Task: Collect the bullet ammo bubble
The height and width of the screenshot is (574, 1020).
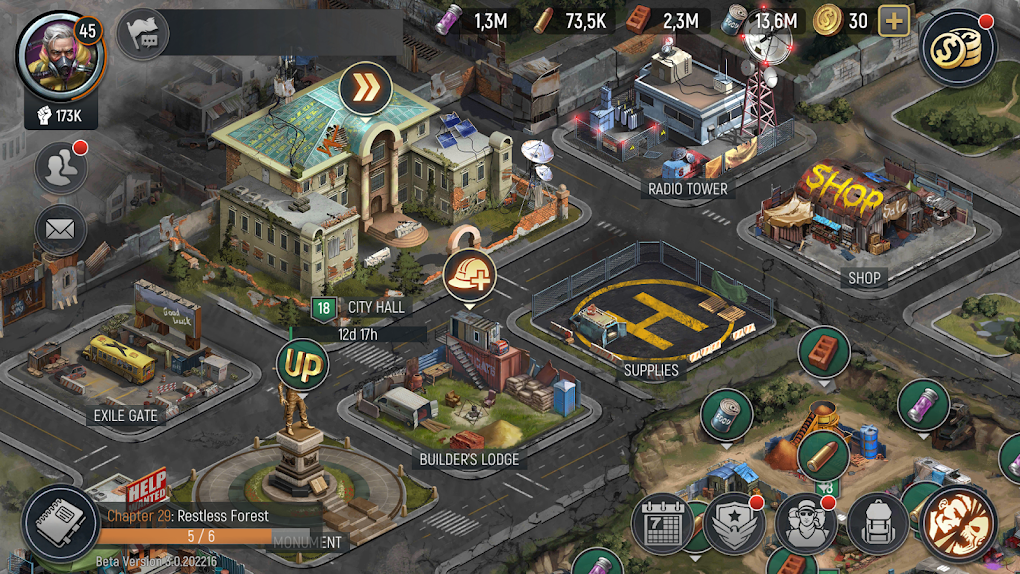Action: (x=823, y=456)
